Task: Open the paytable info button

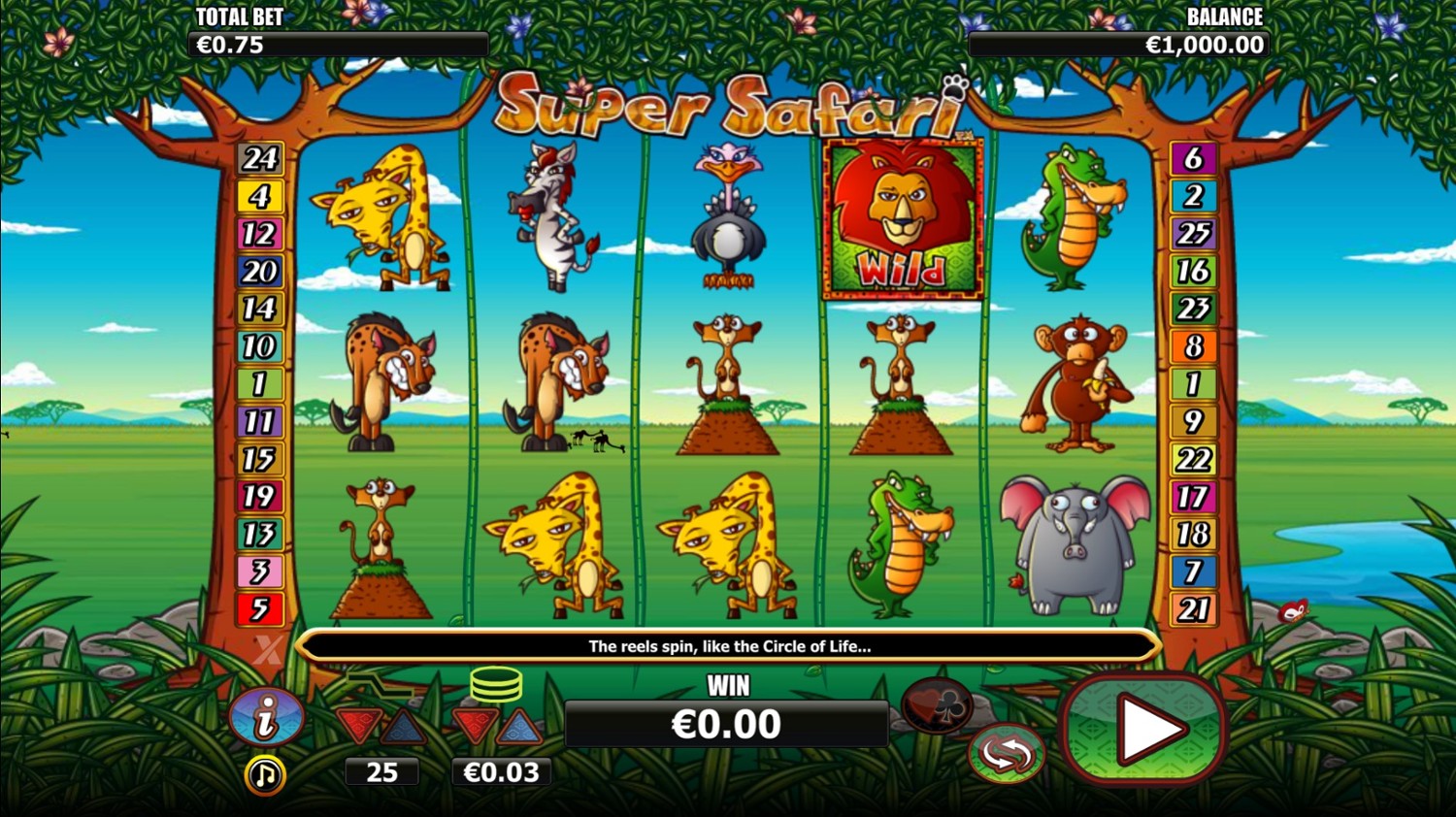Action: coord(265,717)
